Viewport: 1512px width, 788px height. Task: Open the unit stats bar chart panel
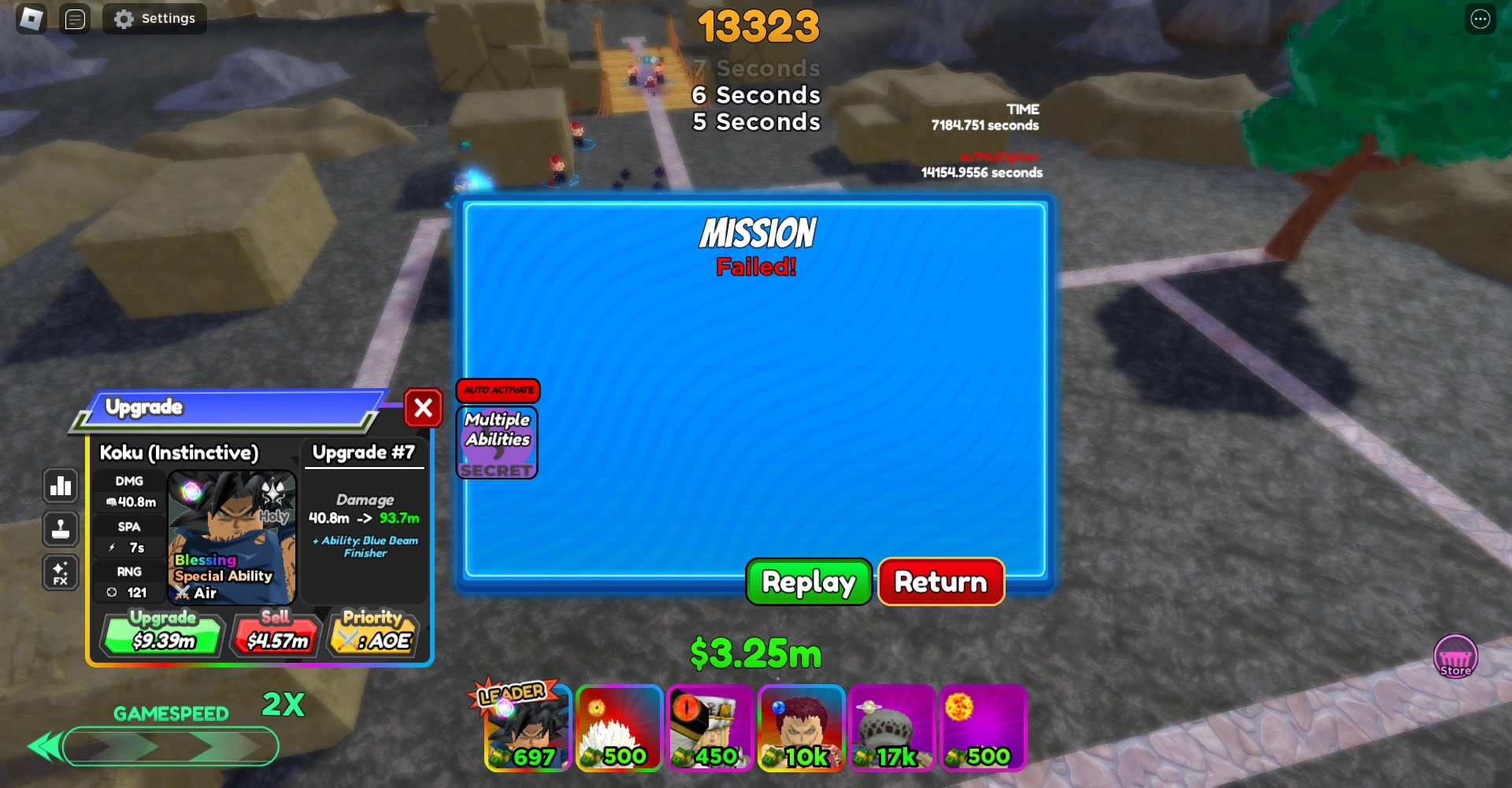pyautogui.click(x=61, y=486)
